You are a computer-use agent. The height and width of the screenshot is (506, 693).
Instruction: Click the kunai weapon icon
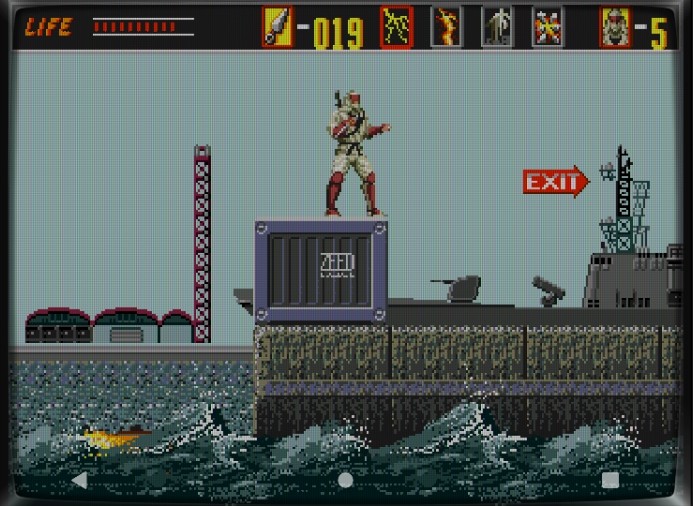277,27
